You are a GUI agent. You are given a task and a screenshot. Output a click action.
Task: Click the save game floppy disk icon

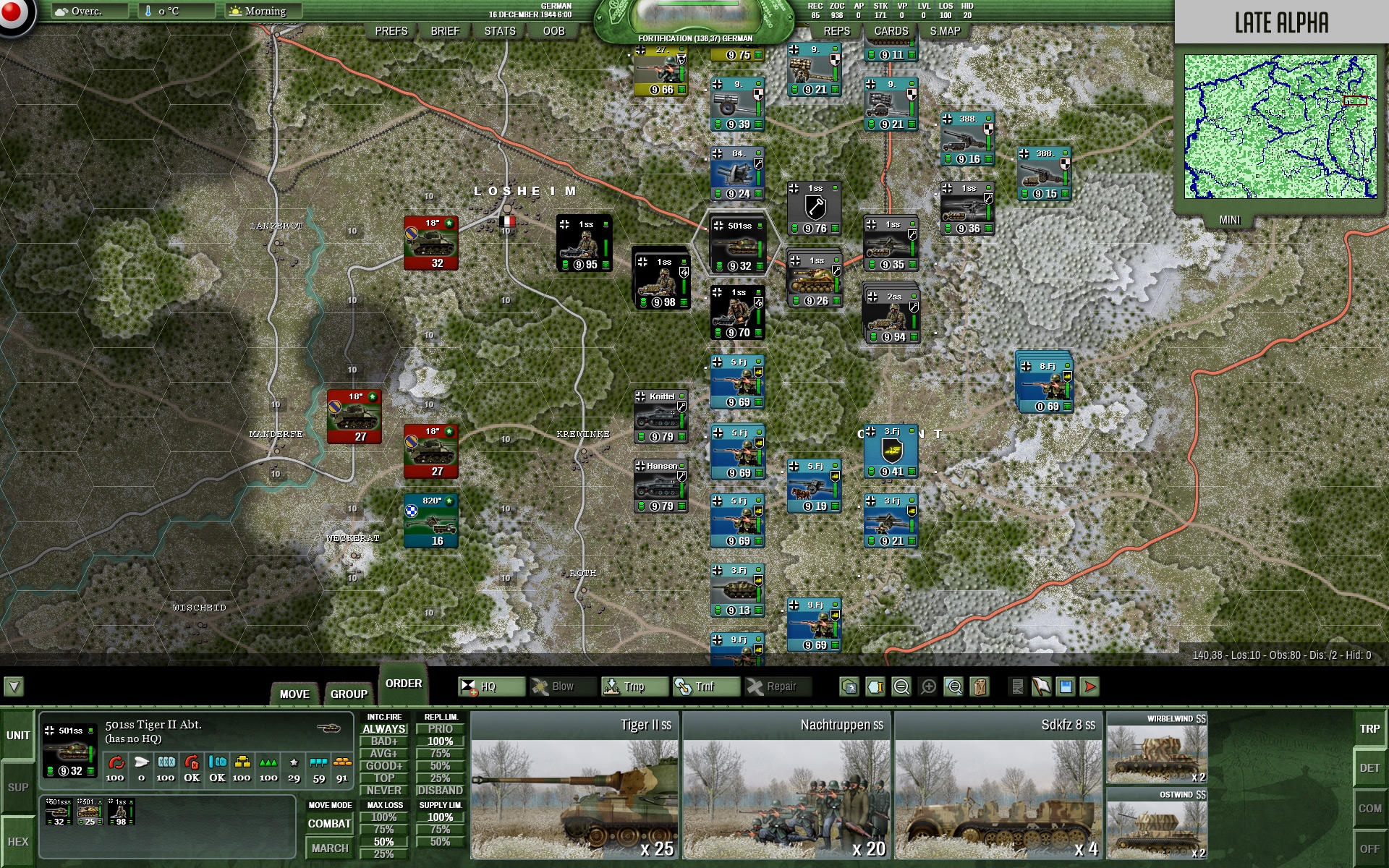pos(1064,687)
